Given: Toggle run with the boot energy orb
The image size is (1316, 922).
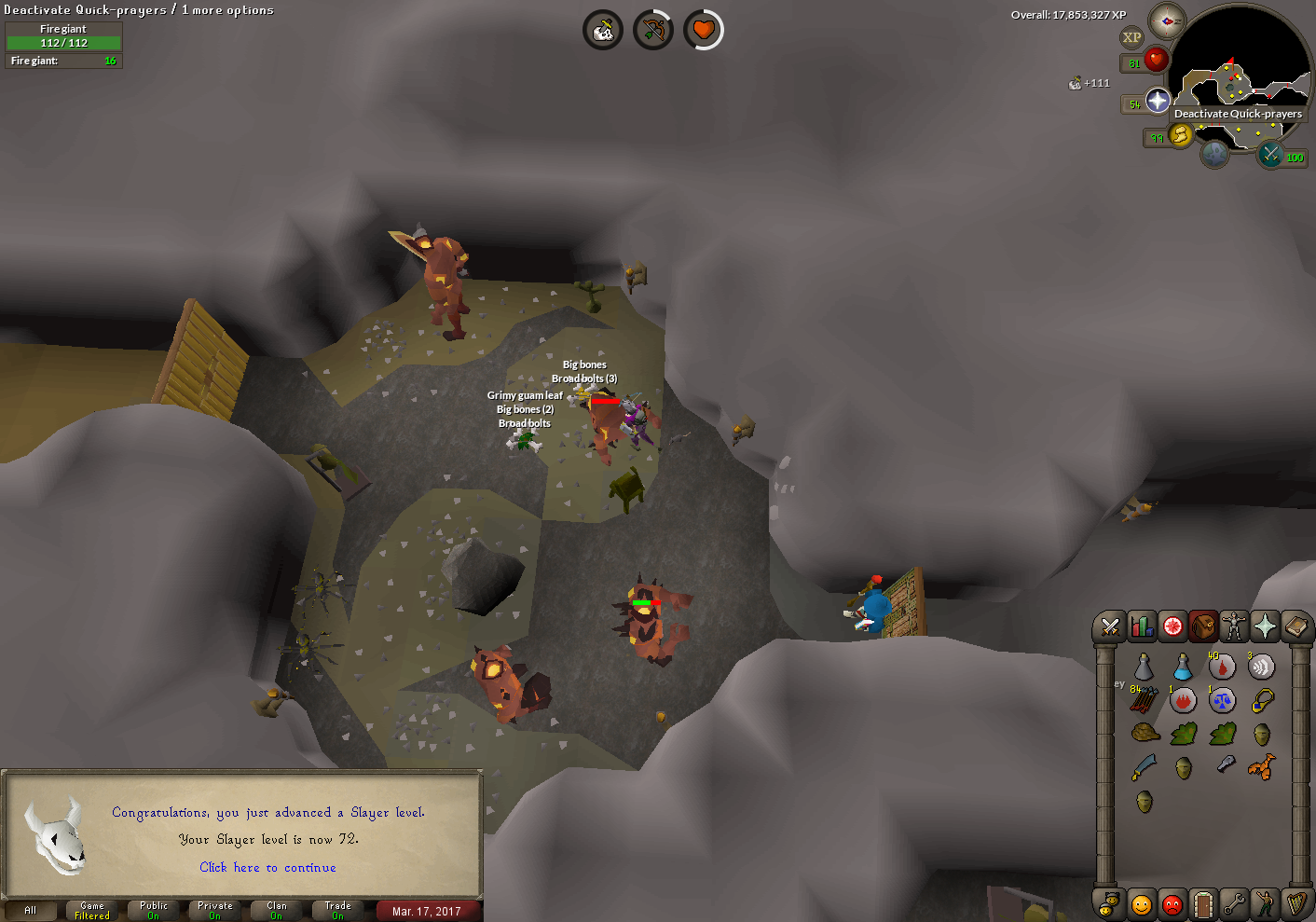Looking at the screenshot, I should pyautogui.click(x=1180, y=136).
